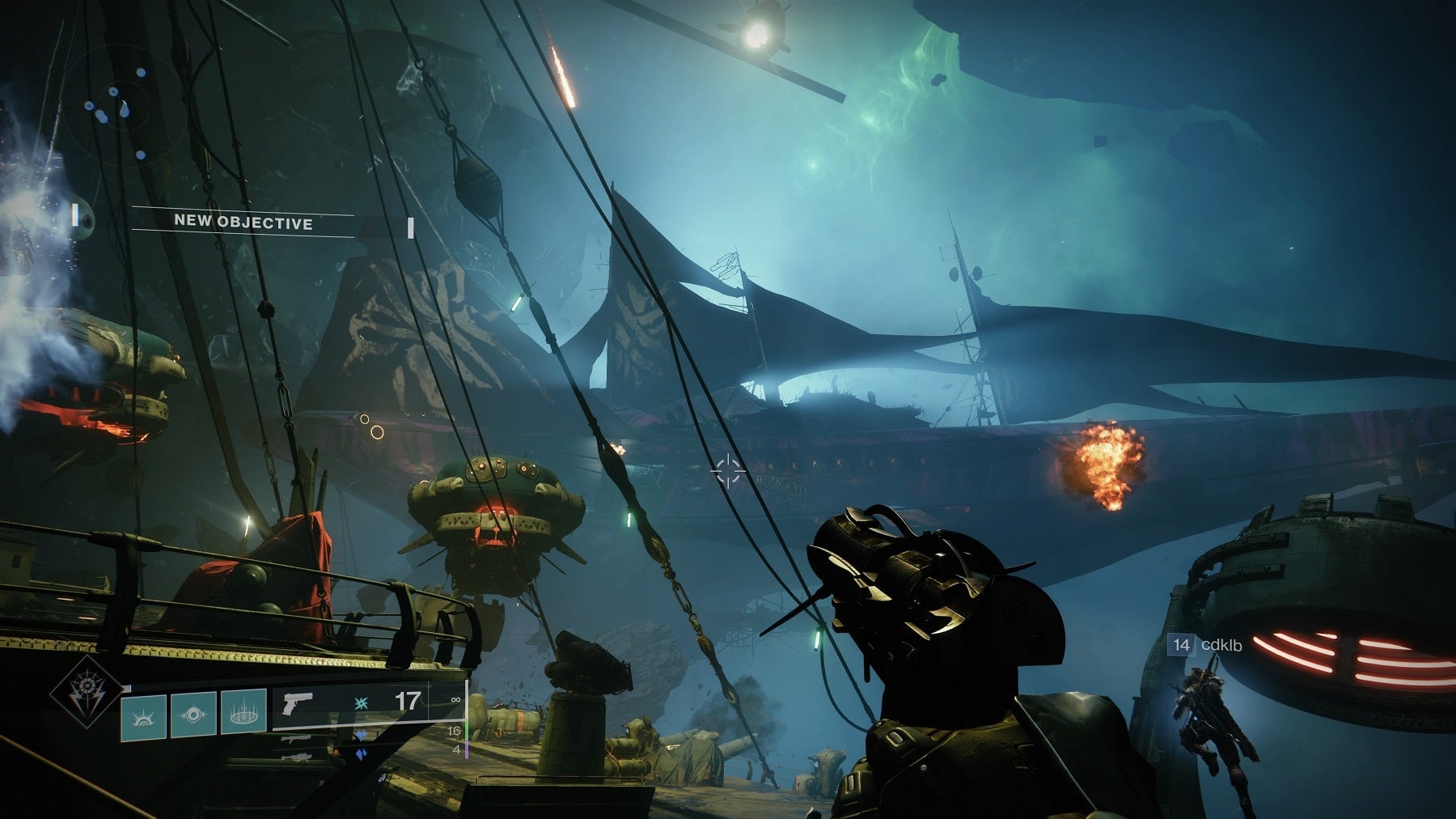Click the infinity reserve ammo symbol

click(455, 699)
